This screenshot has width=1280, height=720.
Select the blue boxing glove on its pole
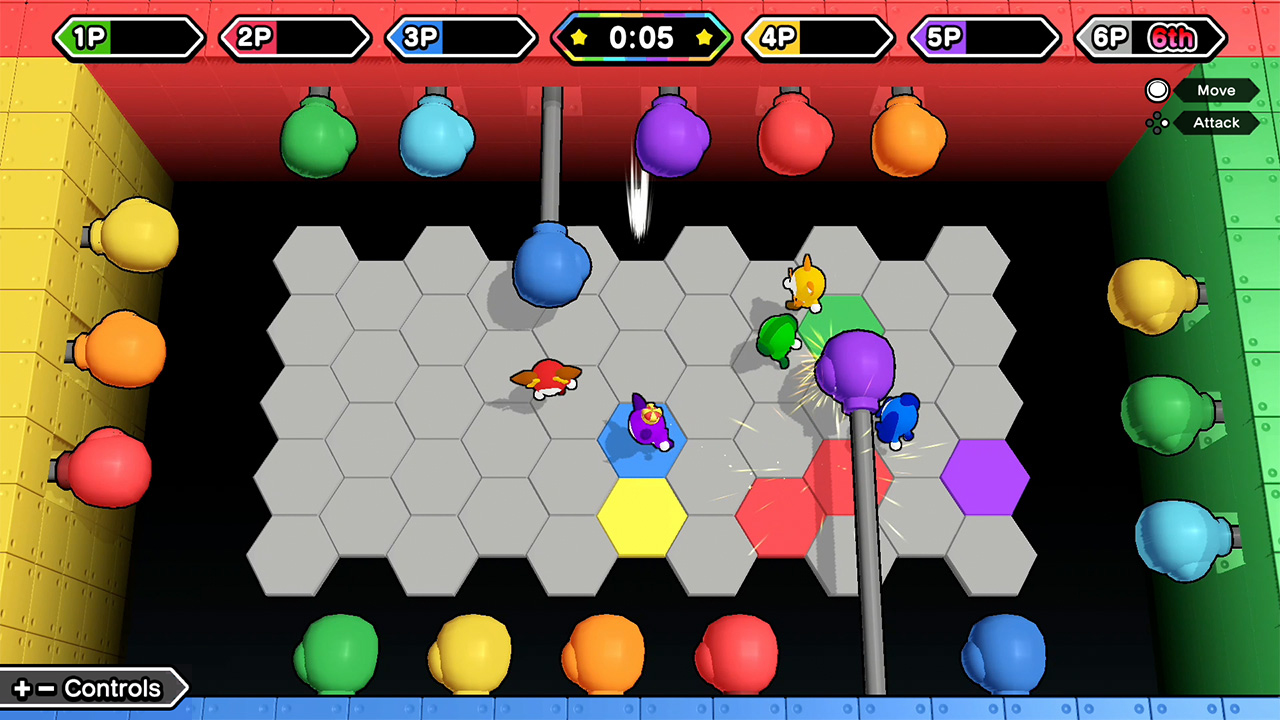click(553, 268)
